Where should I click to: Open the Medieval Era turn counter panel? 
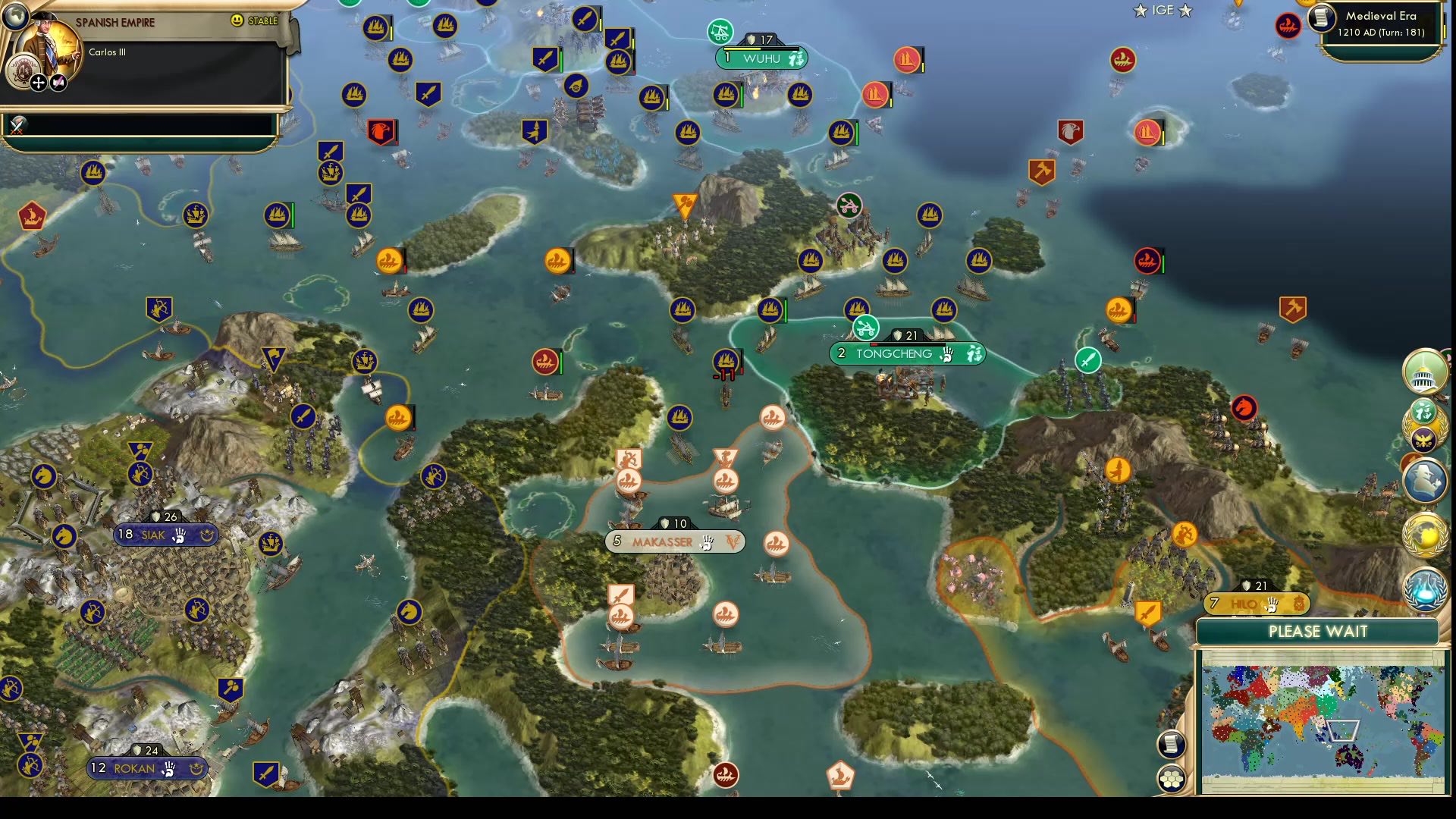[1382, 24]
